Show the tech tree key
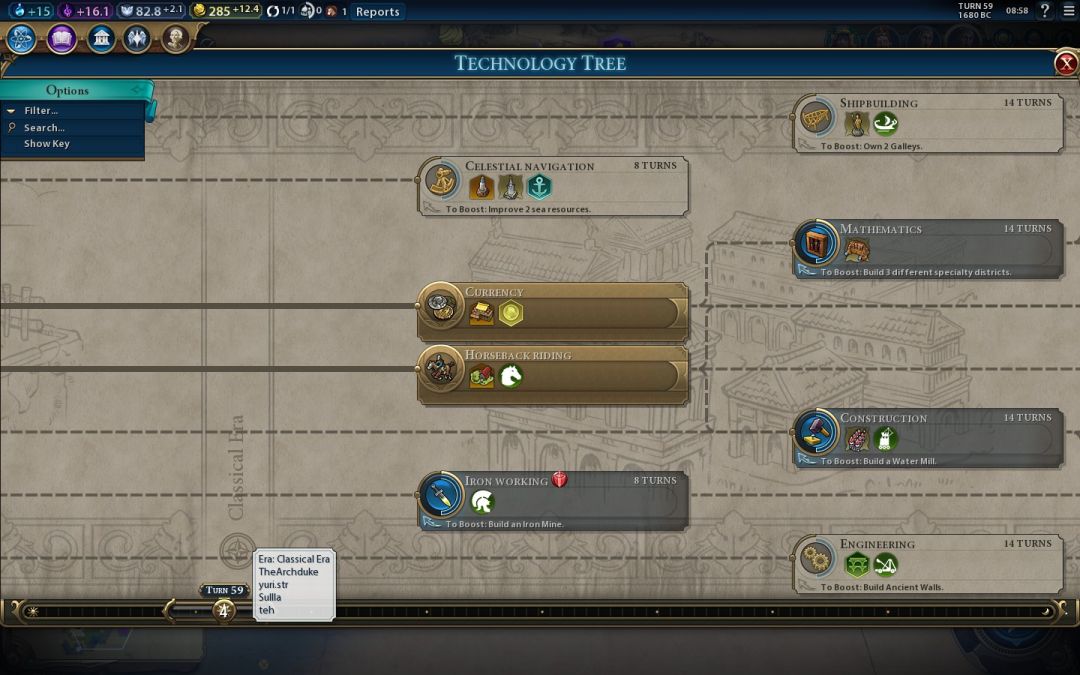1080x675 pixels. pyautogui.click(x=47, y=144)
